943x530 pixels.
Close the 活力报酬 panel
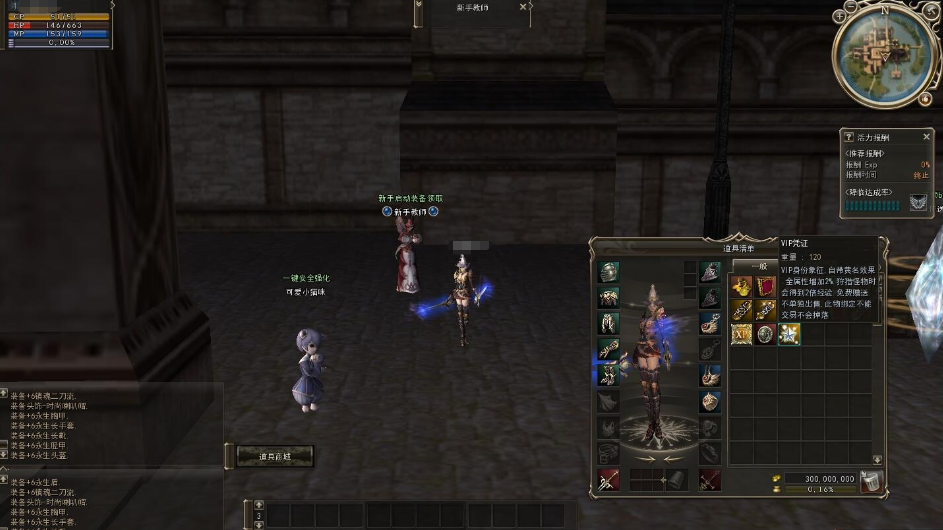(926, 137)
